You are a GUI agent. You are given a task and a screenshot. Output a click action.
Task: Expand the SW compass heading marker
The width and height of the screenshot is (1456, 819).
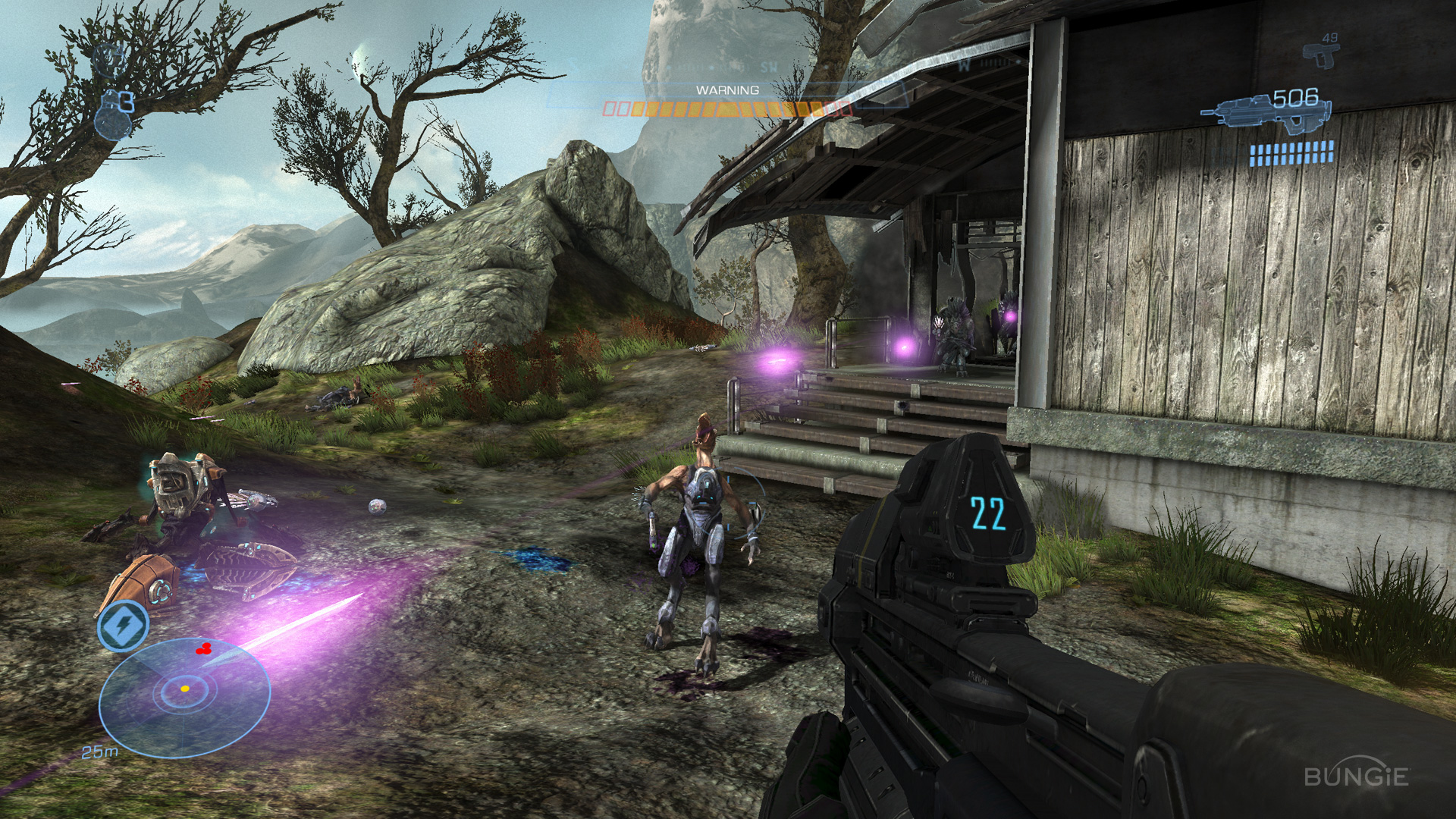point(768,67)
